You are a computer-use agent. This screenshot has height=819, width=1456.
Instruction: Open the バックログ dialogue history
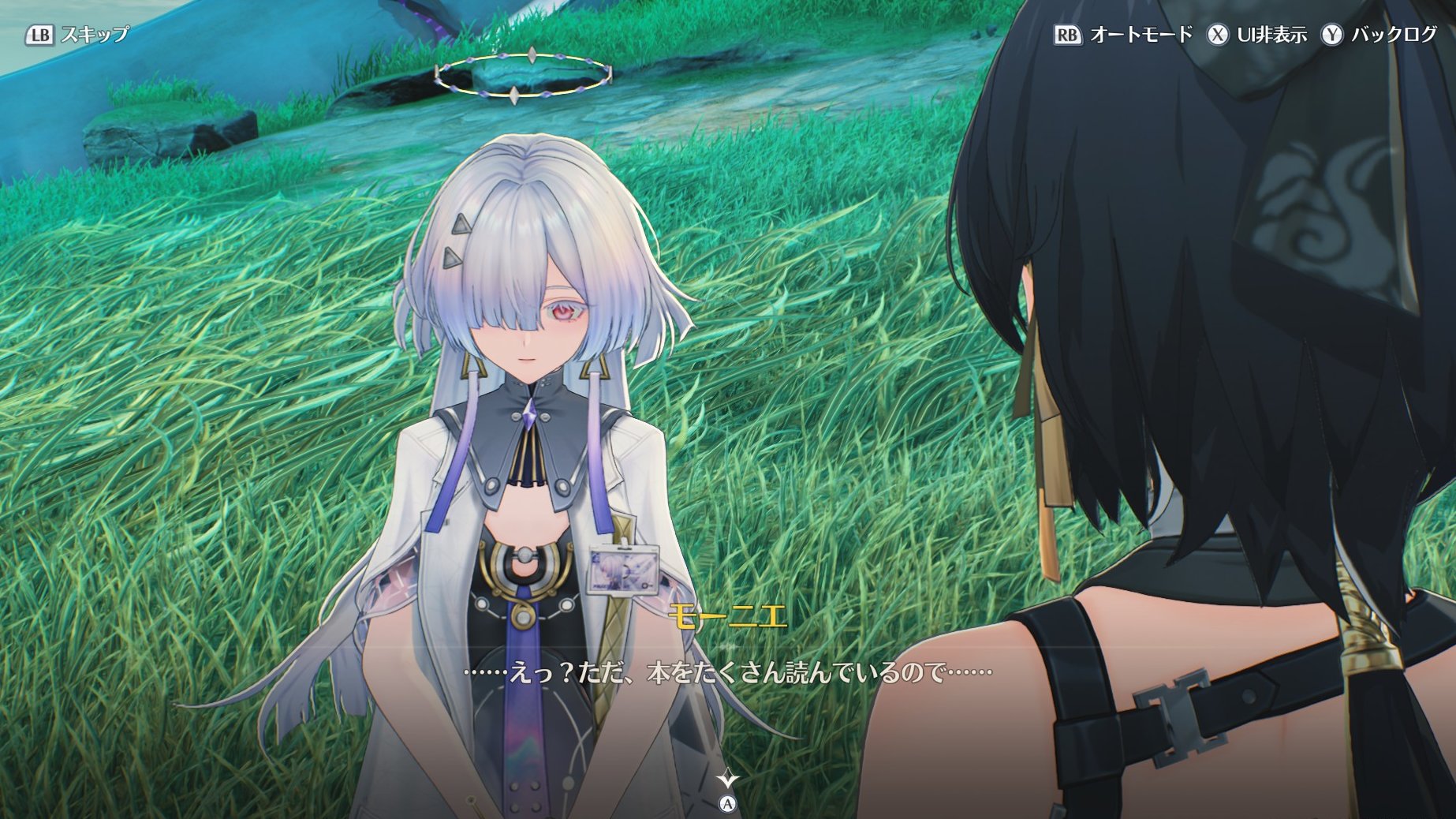(1379, 35)
